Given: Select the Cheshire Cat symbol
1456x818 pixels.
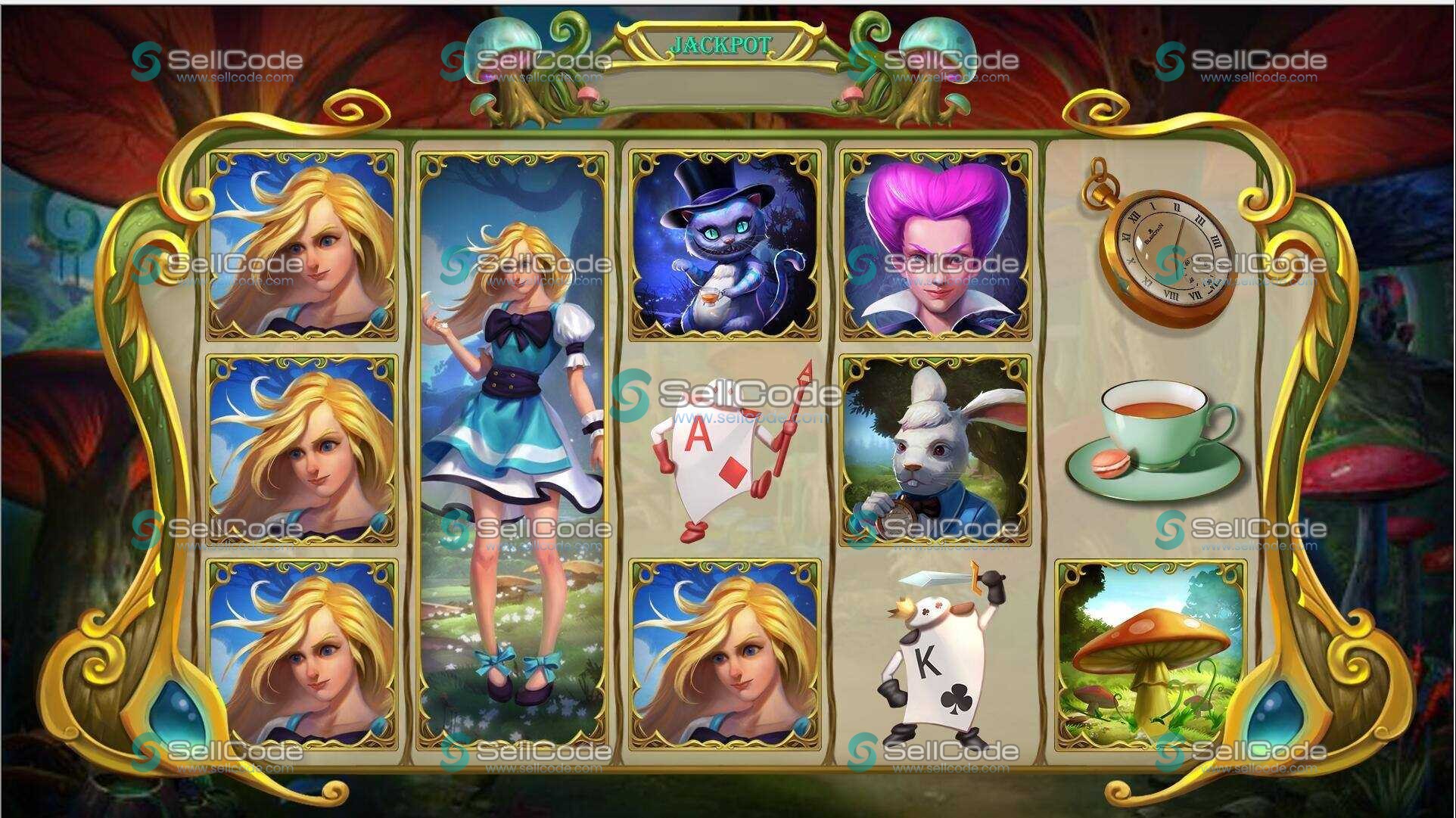Looking at the screenshot, I should (x=724, y=242).
